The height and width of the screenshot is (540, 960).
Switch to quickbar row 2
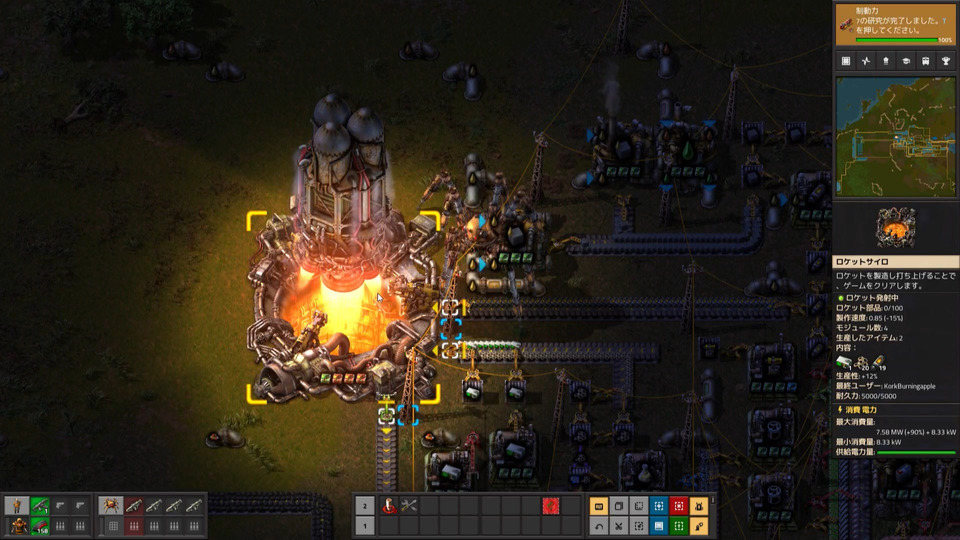364,506
